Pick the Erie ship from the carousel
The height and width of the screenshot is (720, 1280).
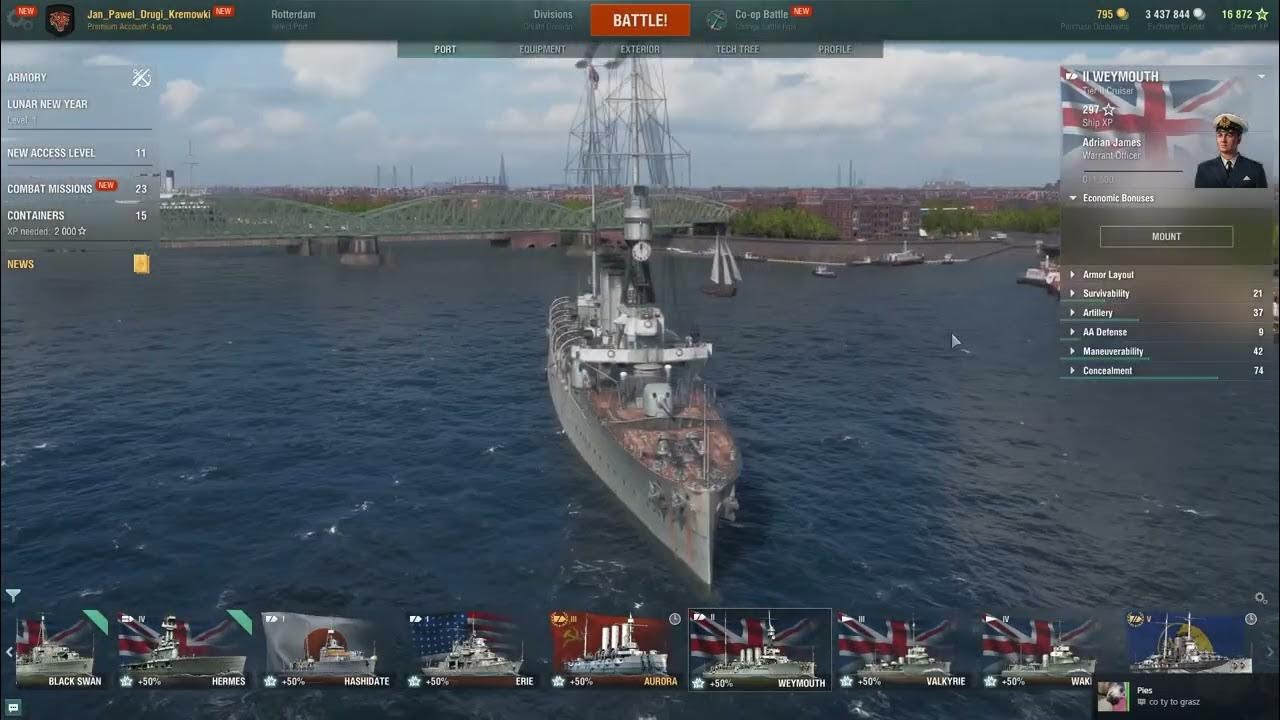[472, 652]
